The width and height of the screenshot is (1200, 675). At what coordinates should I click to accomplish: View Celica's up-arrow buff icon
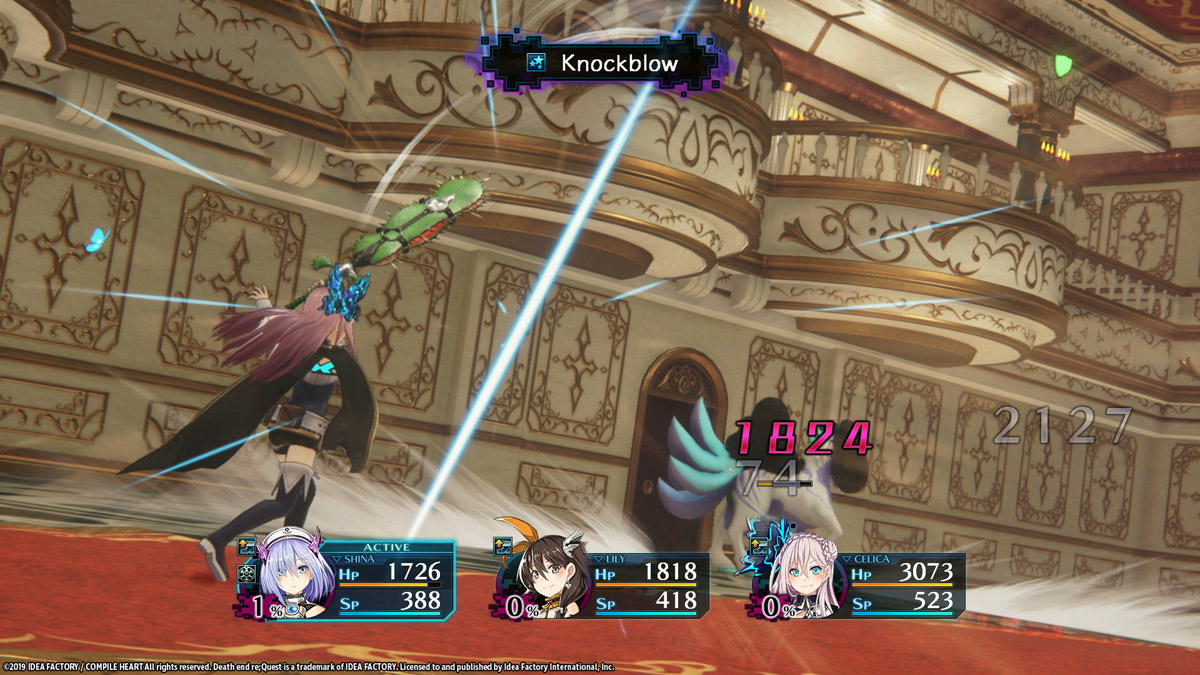click(x=758, y=546)
